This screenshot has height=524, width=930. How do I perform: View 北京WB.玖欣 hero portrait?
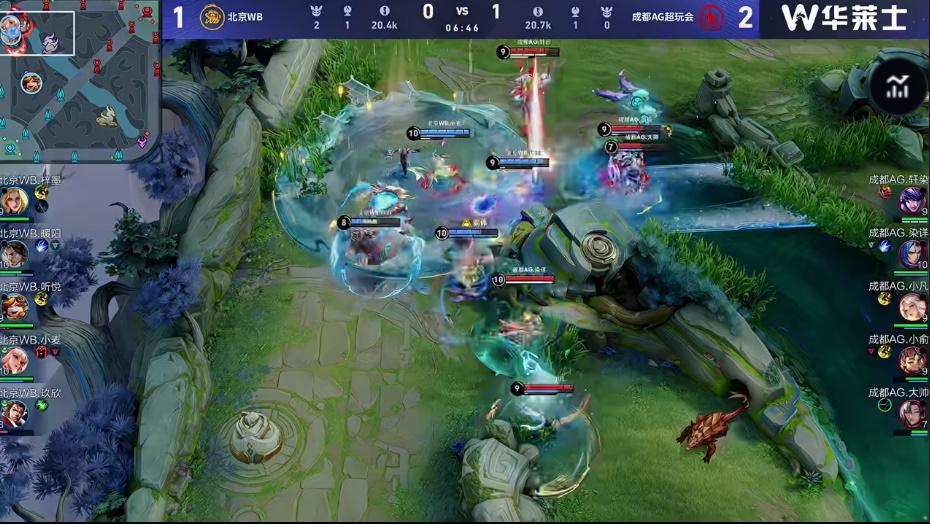[x=14, y=413]
